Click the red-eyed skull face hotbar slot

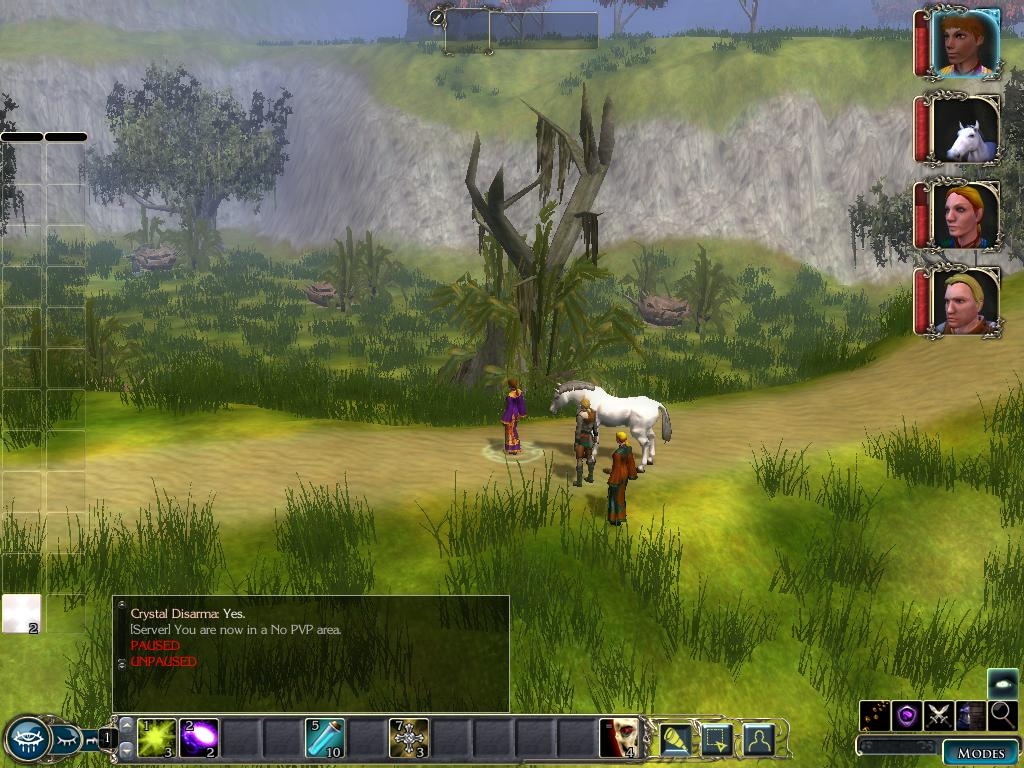coord(618,738)
